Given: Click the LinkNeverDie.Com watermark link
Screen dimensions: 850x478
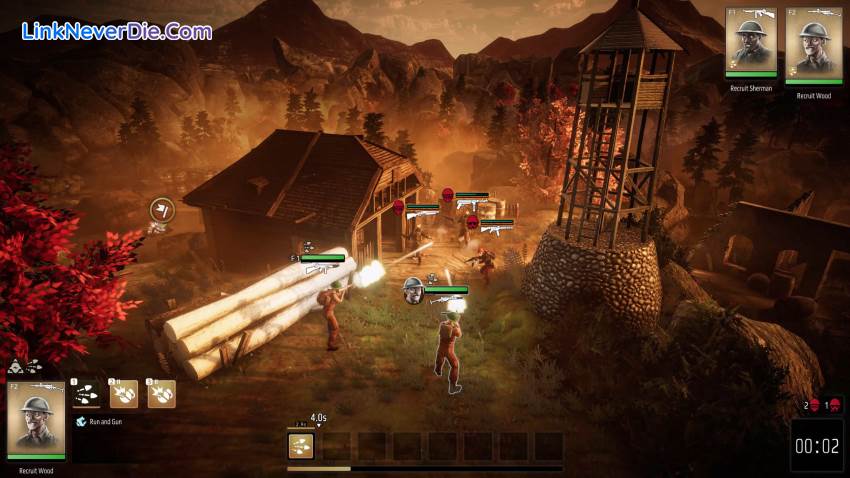Looking at the screenshot, I should [x=117, y=31].
